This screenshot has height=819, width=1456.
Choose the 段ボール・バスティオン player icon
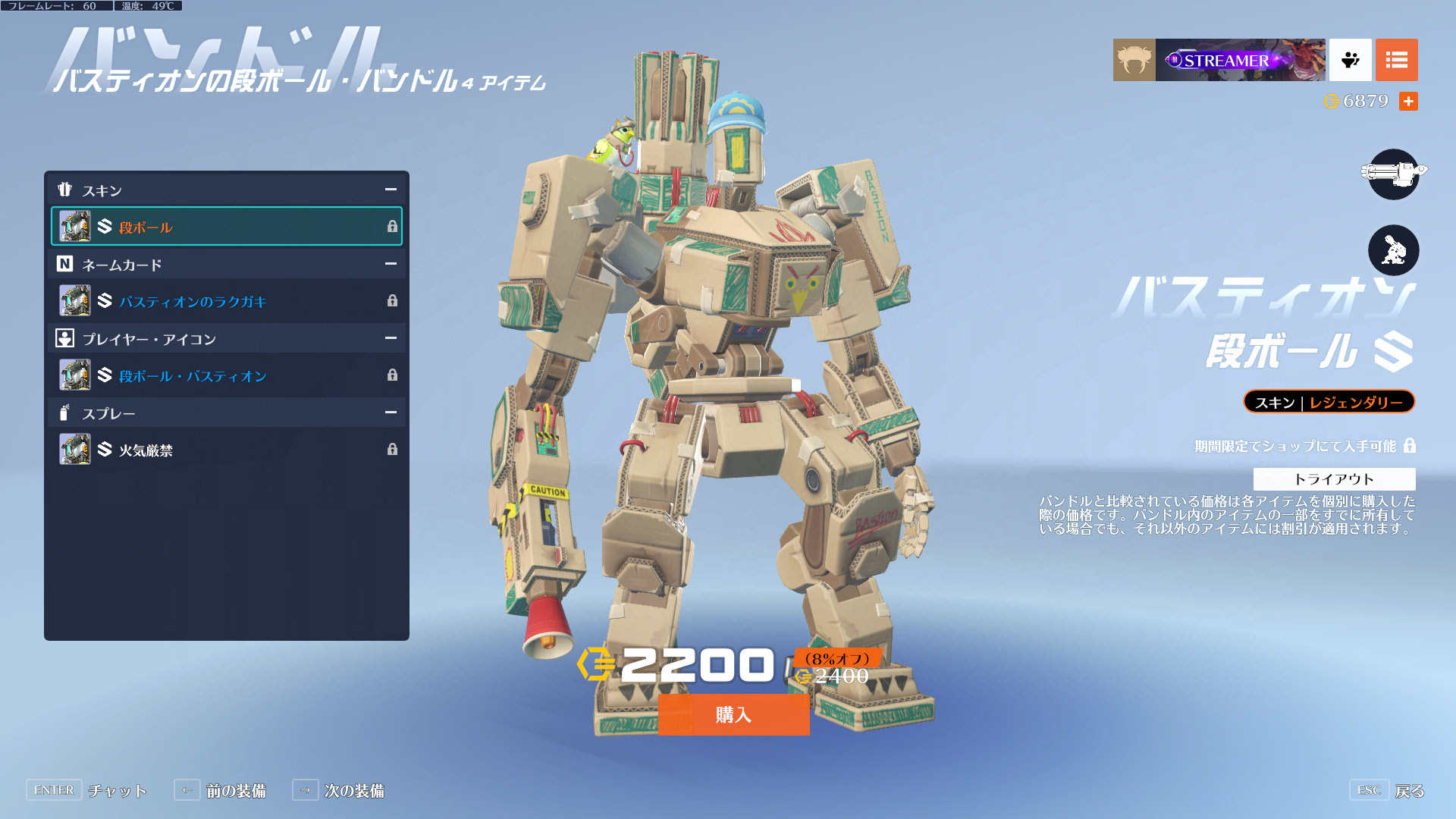(226, 375)
